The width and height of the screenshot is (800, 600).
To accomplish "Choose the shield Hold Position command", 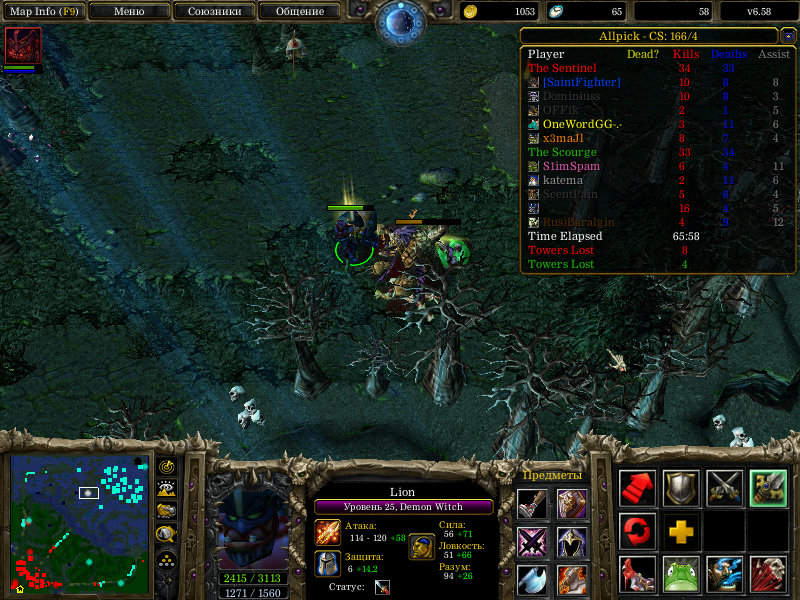I will [x=682, y=488].
